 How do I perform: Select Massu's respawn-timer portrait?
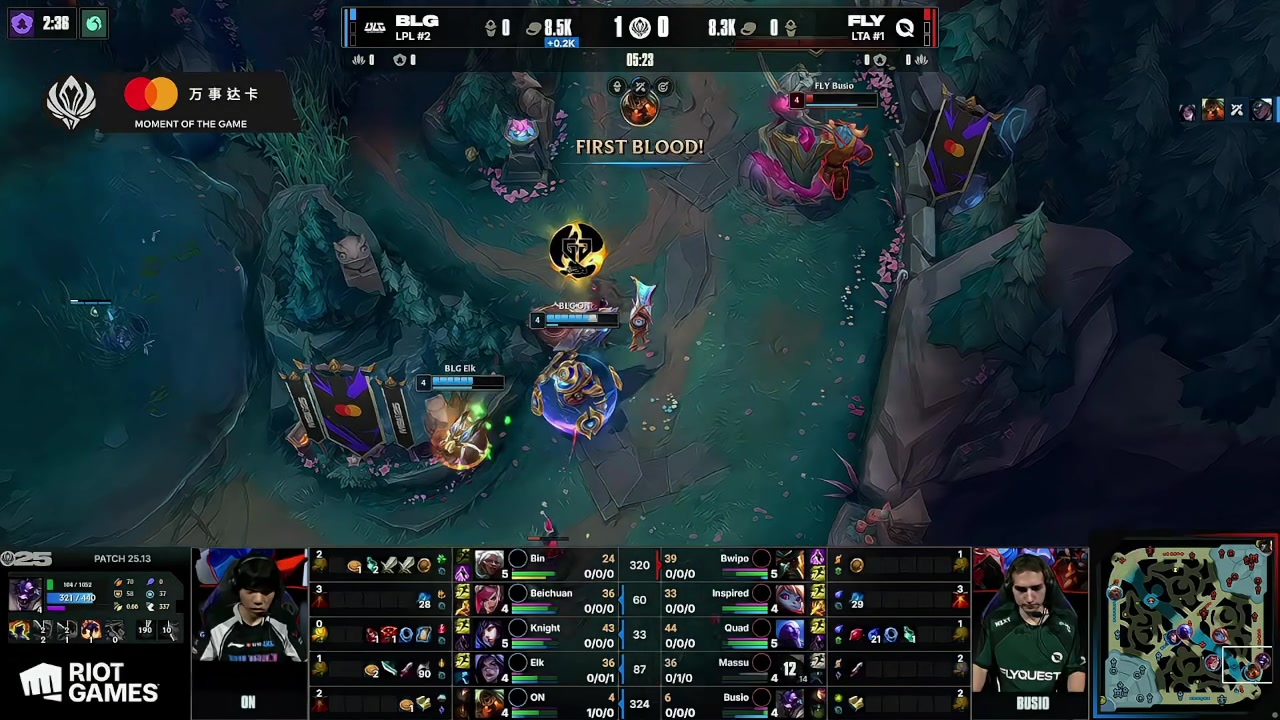point(790,668)
